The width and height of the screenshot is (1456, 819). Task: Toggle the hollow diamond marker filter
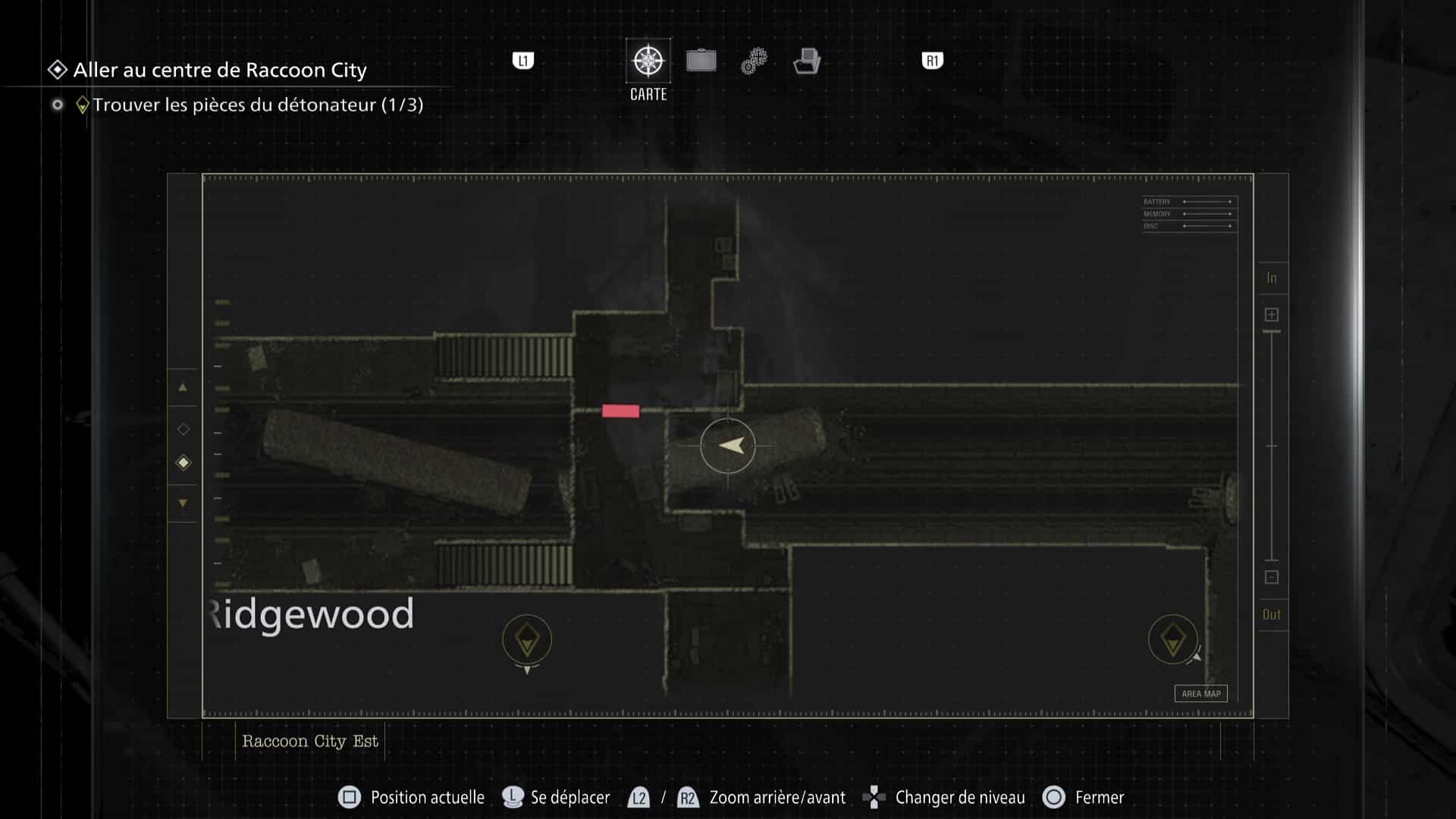(183, 428)
